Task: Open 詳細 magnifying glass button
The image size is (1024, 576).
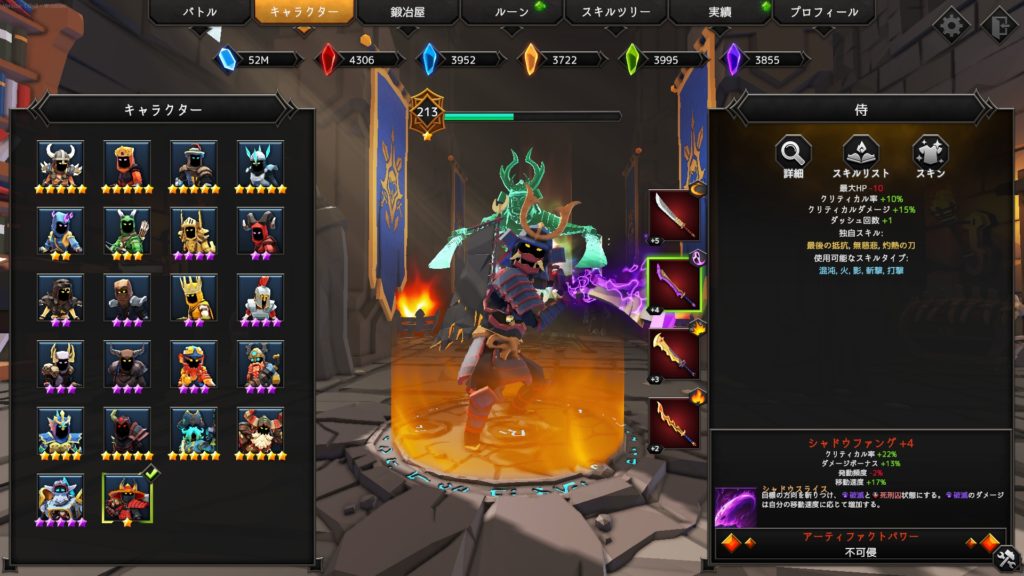Action: coord(793,153)
